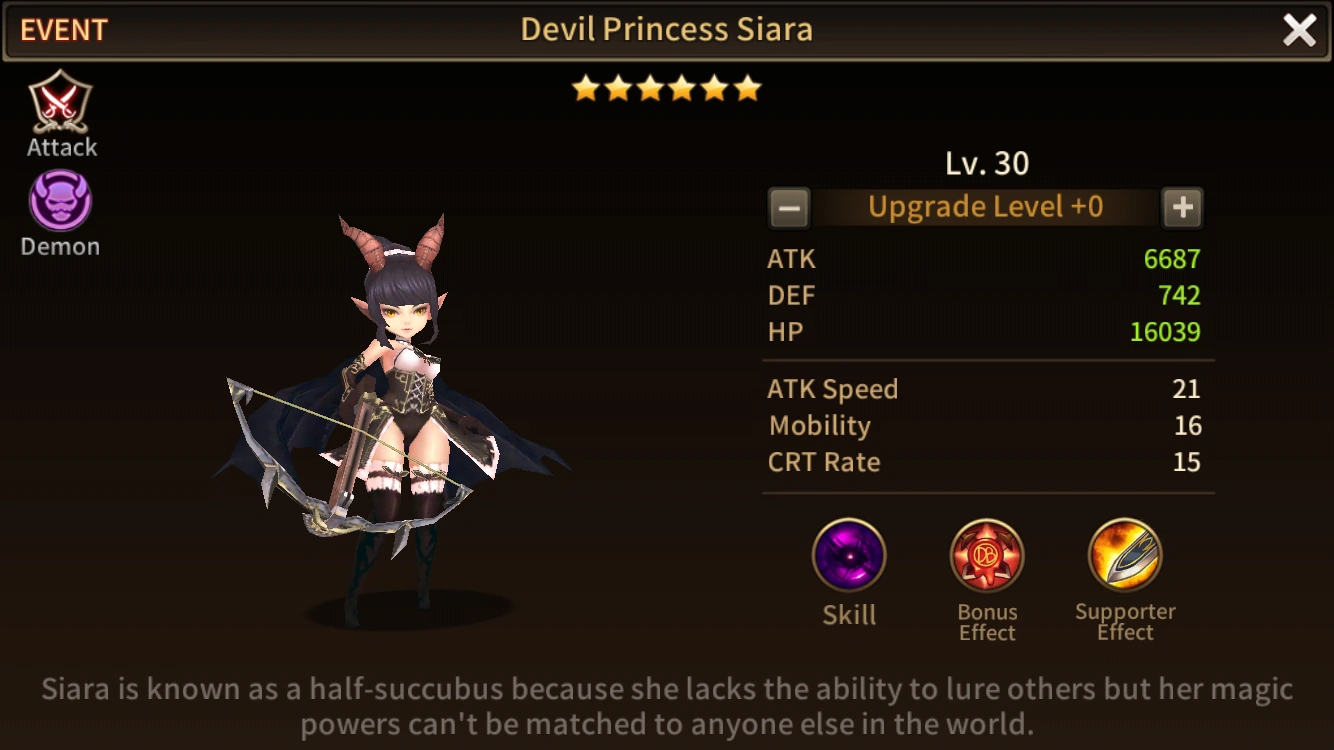Click the Devil Princess Siara title
1334x750 pixels.
pos(666,29)
